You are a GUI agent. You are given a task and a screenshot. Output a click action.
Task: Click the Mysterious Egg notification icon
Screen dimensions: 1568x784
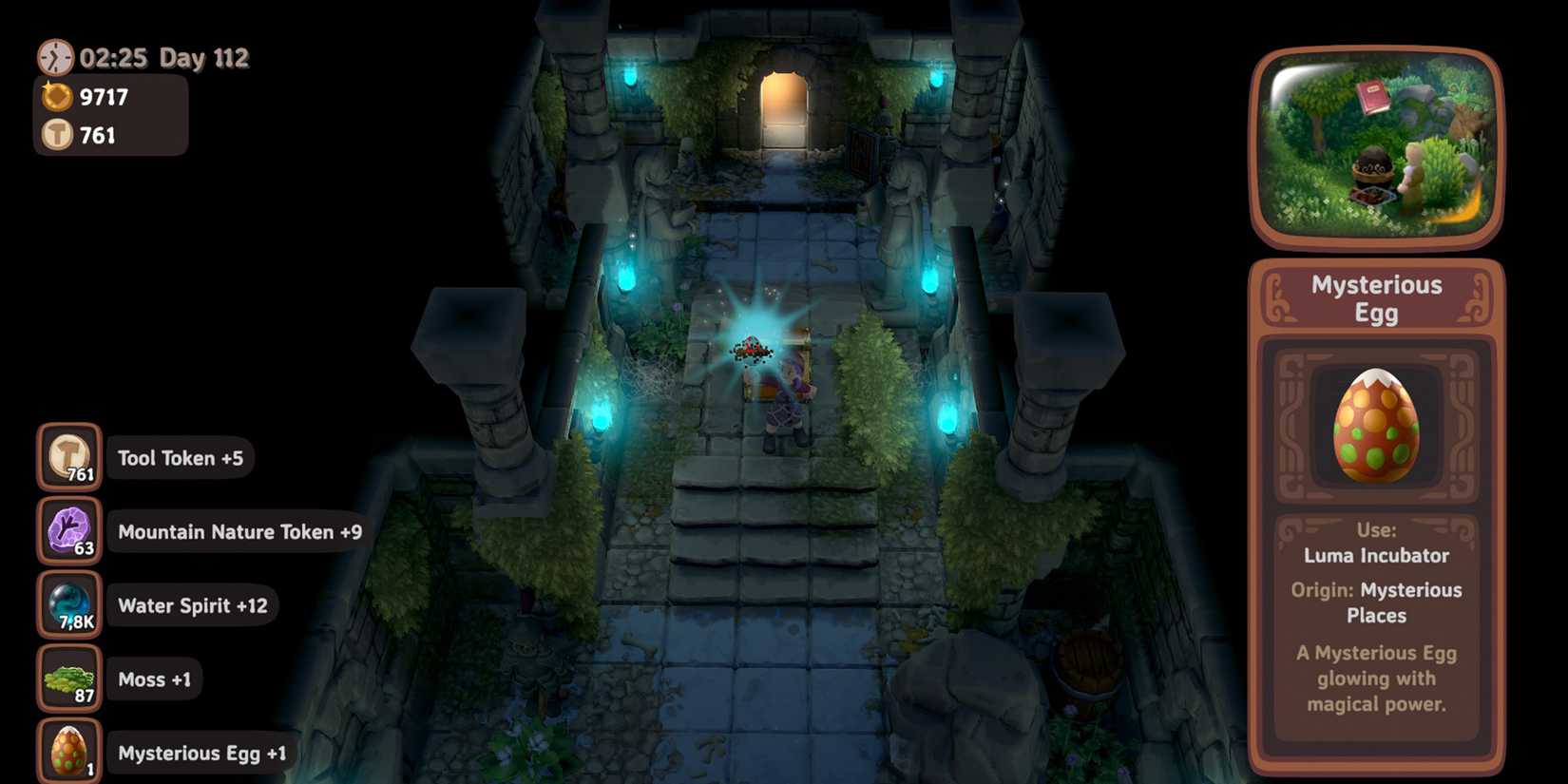pyautogui.click(x=67, y=751)
